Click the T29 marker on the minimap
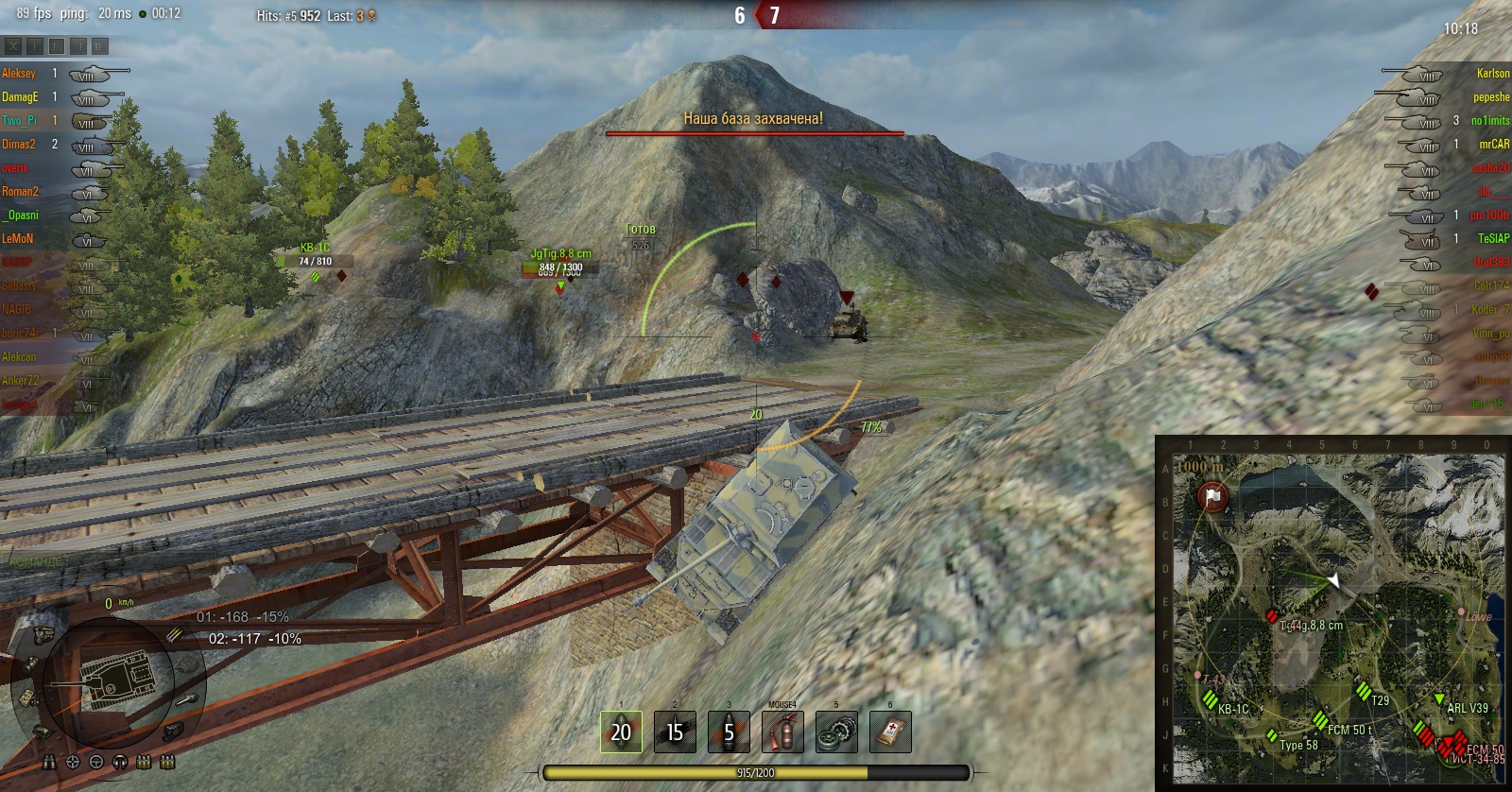Screen dimensions: 1512x792 coord(1364,692)
